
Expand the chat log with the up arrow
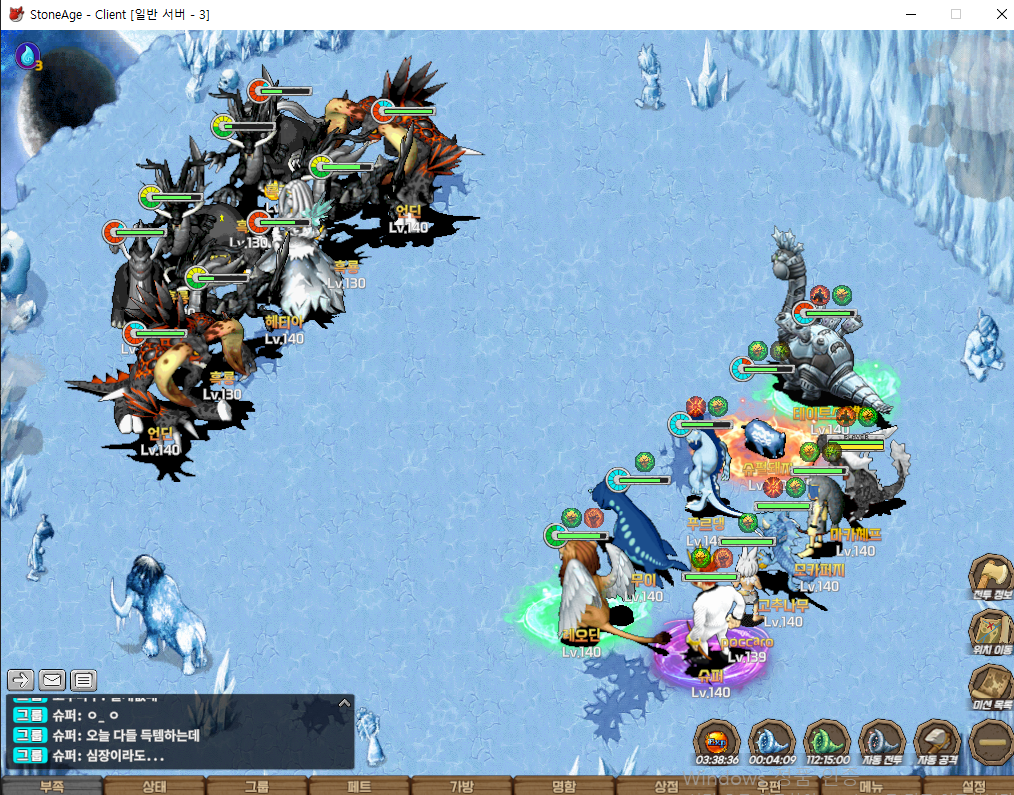344,703
